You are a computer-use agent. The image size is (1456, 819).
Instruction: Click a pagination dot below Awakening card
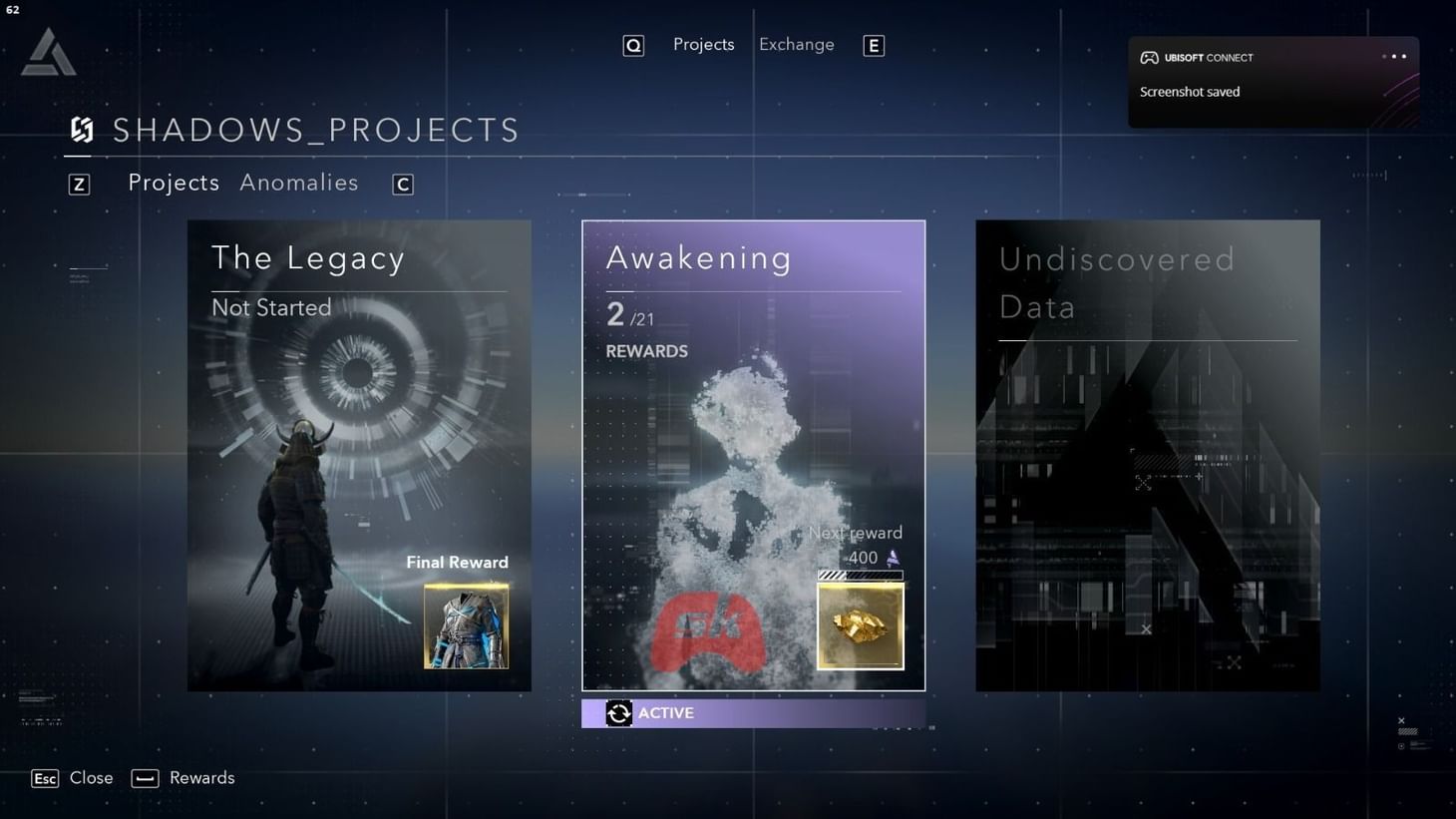pos(898,729)
